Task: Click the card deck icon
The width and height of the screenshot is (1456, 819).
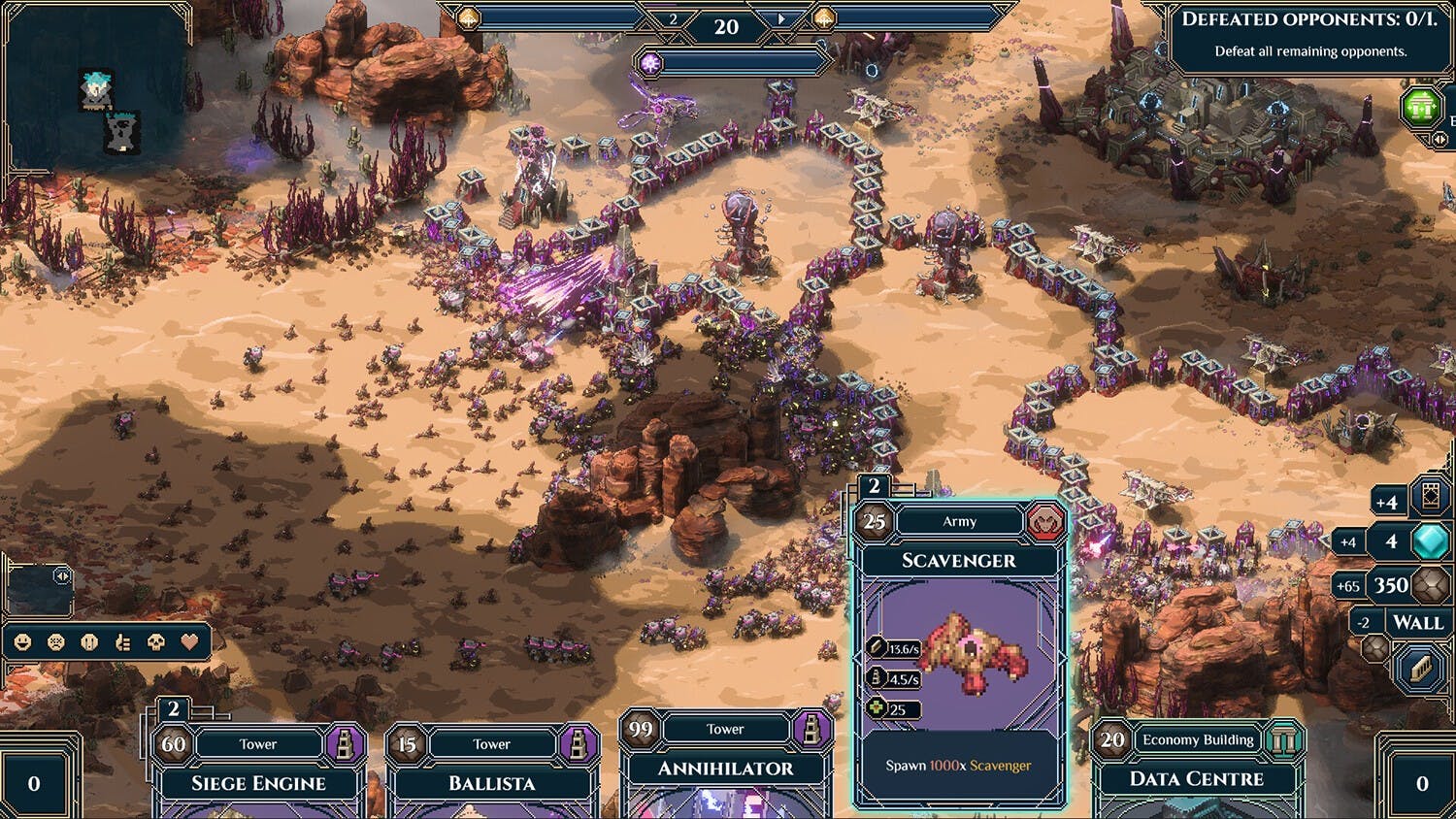Action: pos(1430,496)
